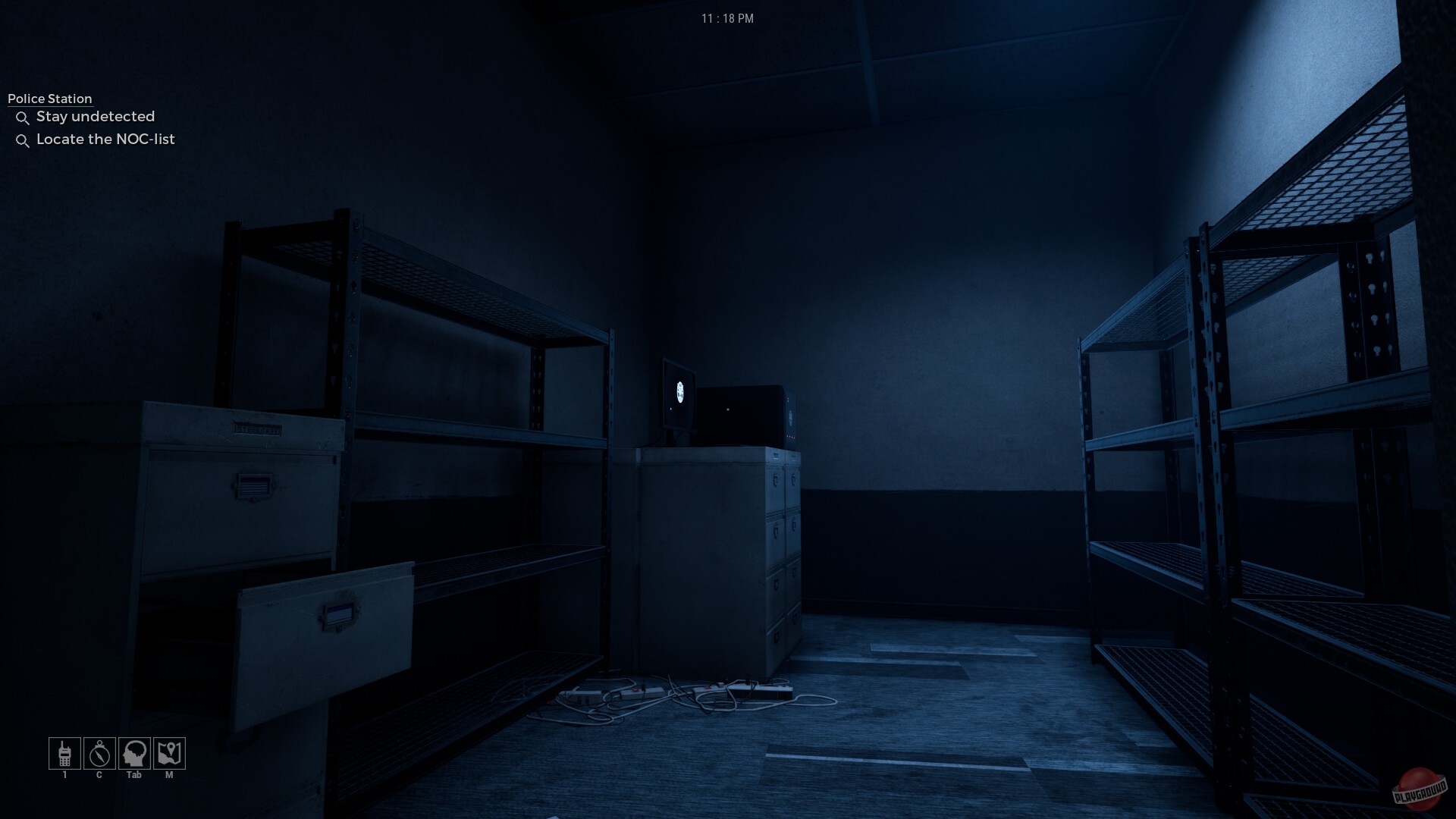The width and height of the screenshot is (1456, 819).
Task: Select the map icon bound to M
Action: (169, 753)
